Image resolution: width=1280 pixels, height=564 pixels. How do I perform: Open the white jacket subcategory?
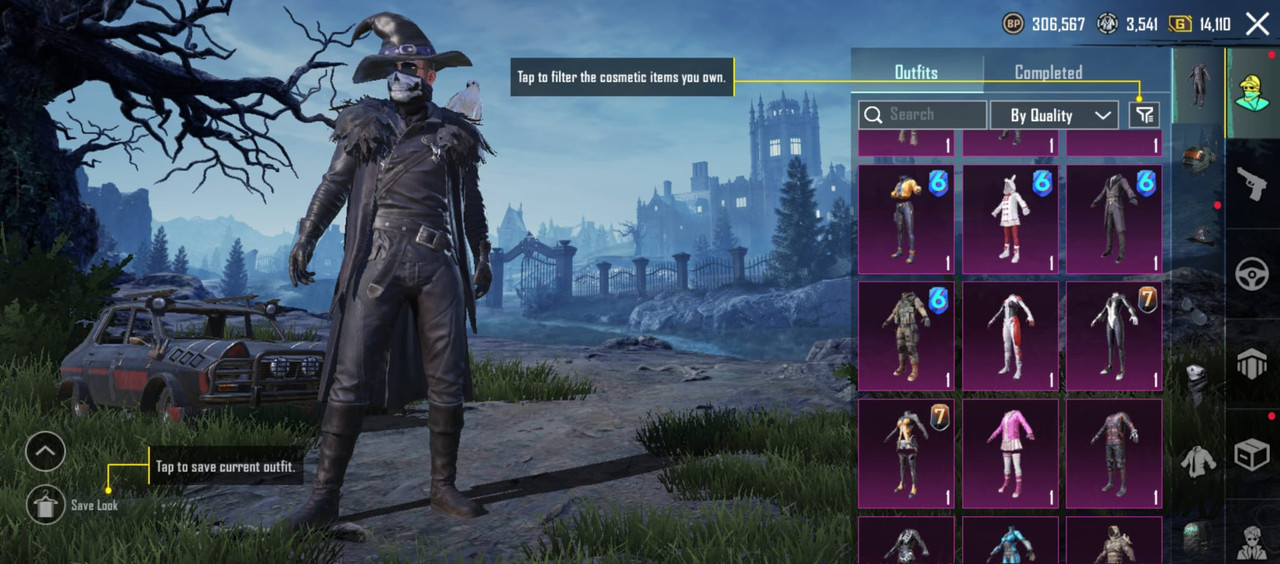(1197, 462)
